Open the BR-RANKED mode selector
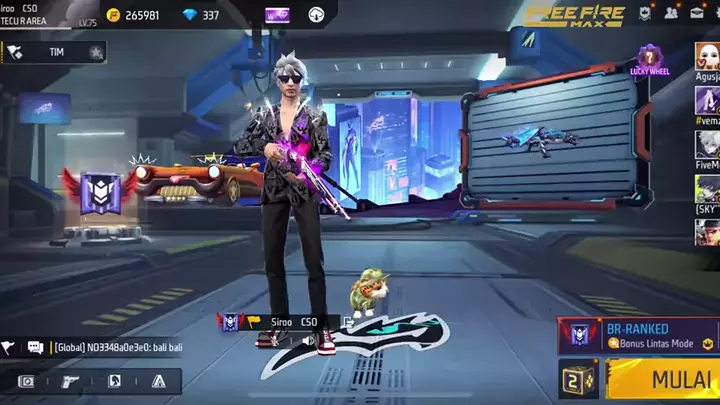Image resolution: width=720 pixels, height=405 pixels. coord(638,335)
